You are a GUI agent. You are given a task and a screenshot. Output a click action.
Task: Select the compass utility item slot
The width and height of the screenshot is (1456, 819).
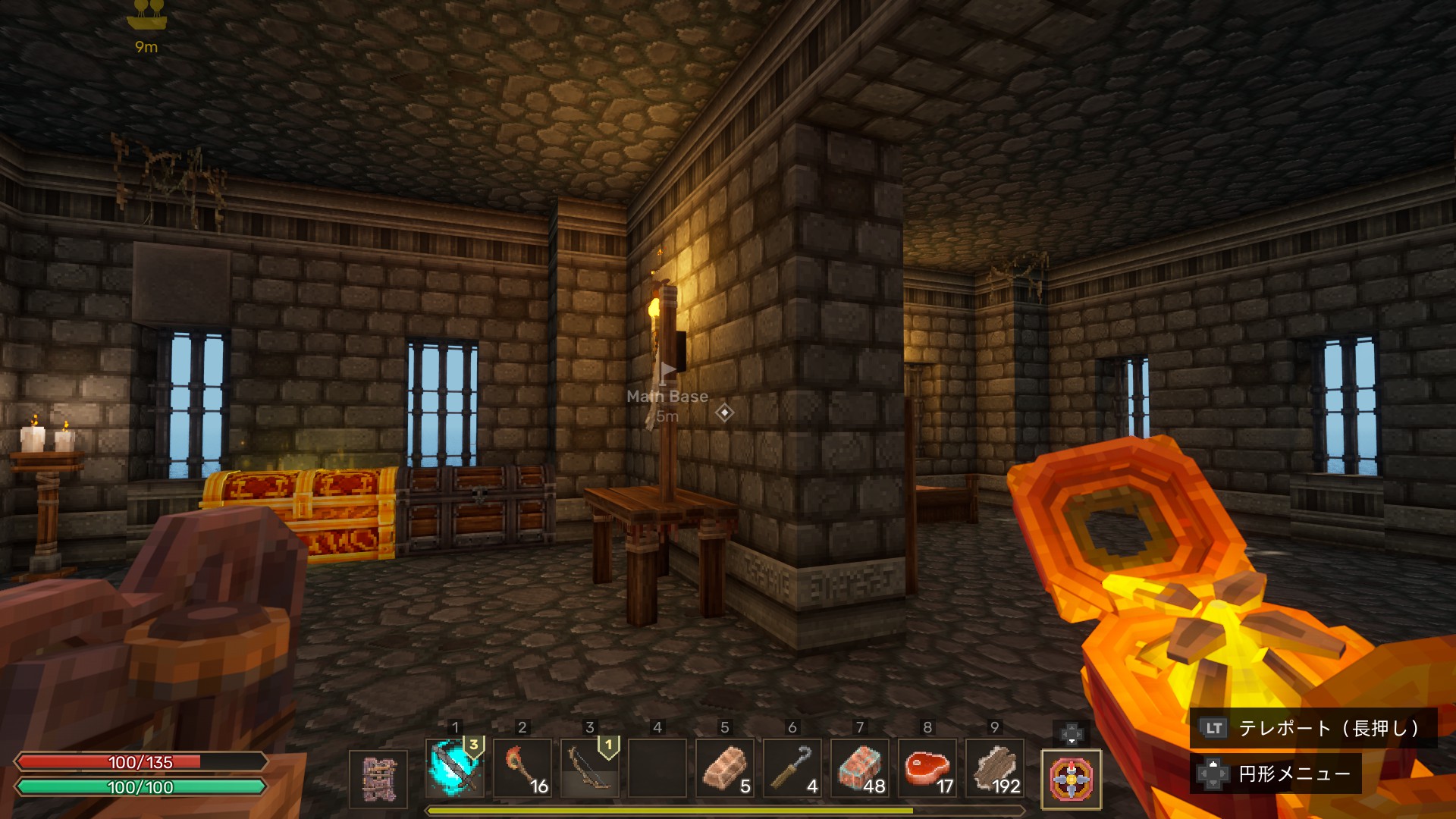pos(1071,779)
